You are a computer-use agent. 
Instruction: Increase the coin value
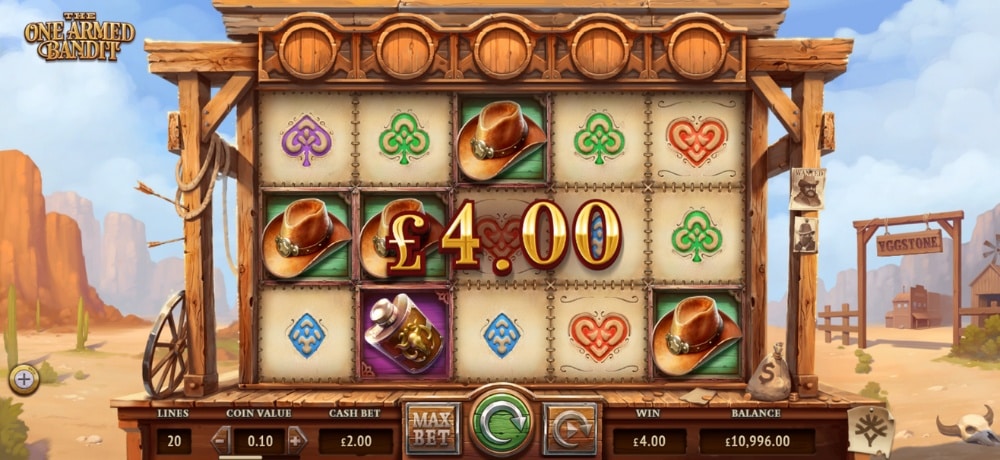[x=296, y=439]
